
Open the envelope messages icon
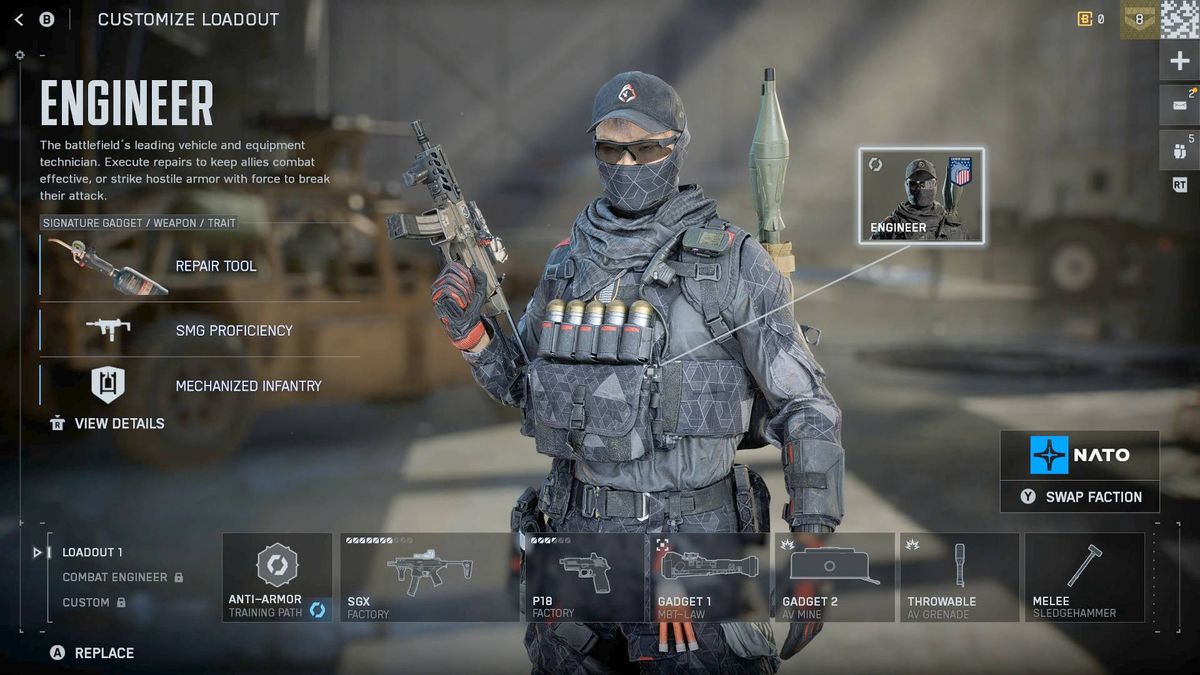point(1179,104)
